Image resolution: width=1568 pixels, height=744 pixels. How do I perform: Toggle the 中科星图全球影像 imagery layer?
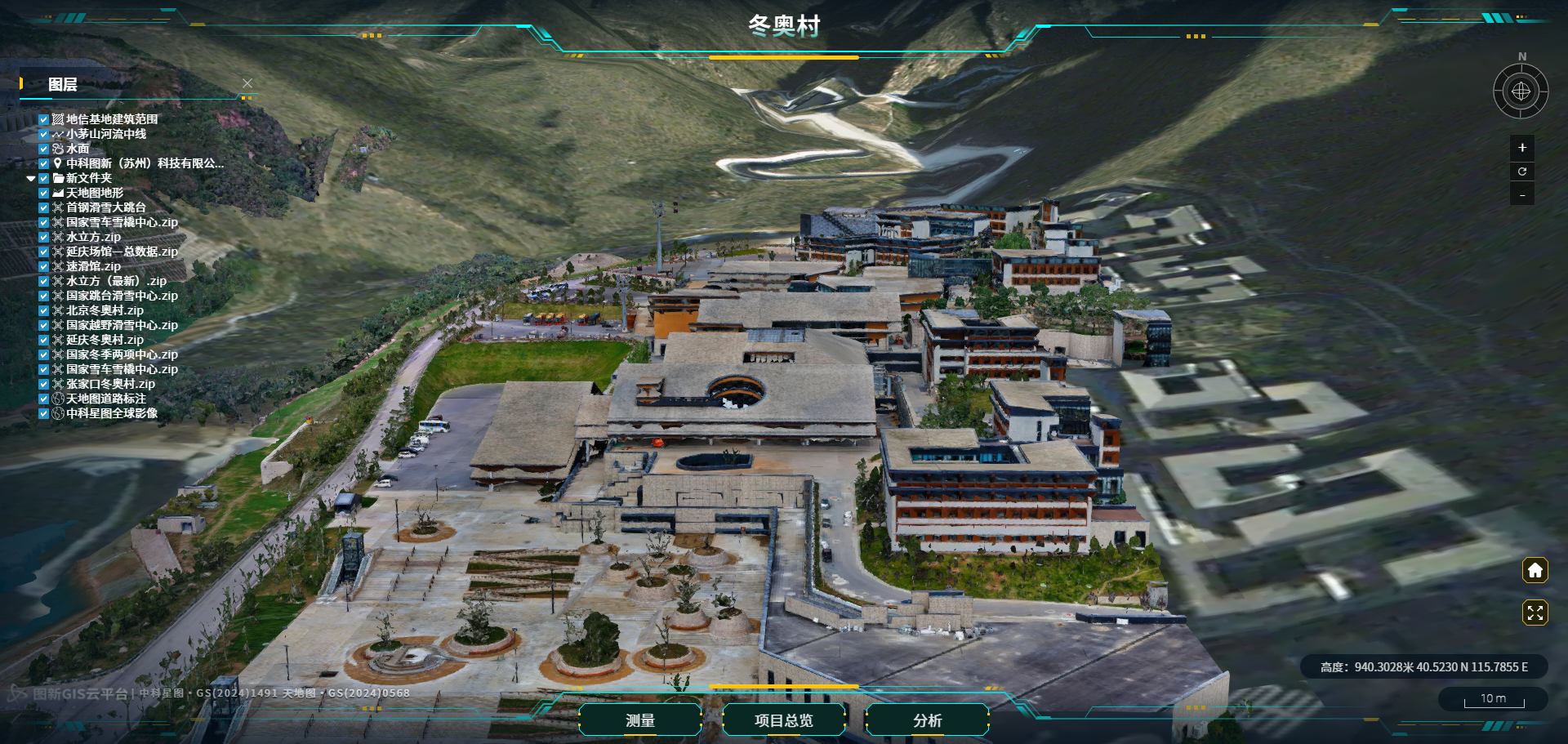tap(44, 413)
